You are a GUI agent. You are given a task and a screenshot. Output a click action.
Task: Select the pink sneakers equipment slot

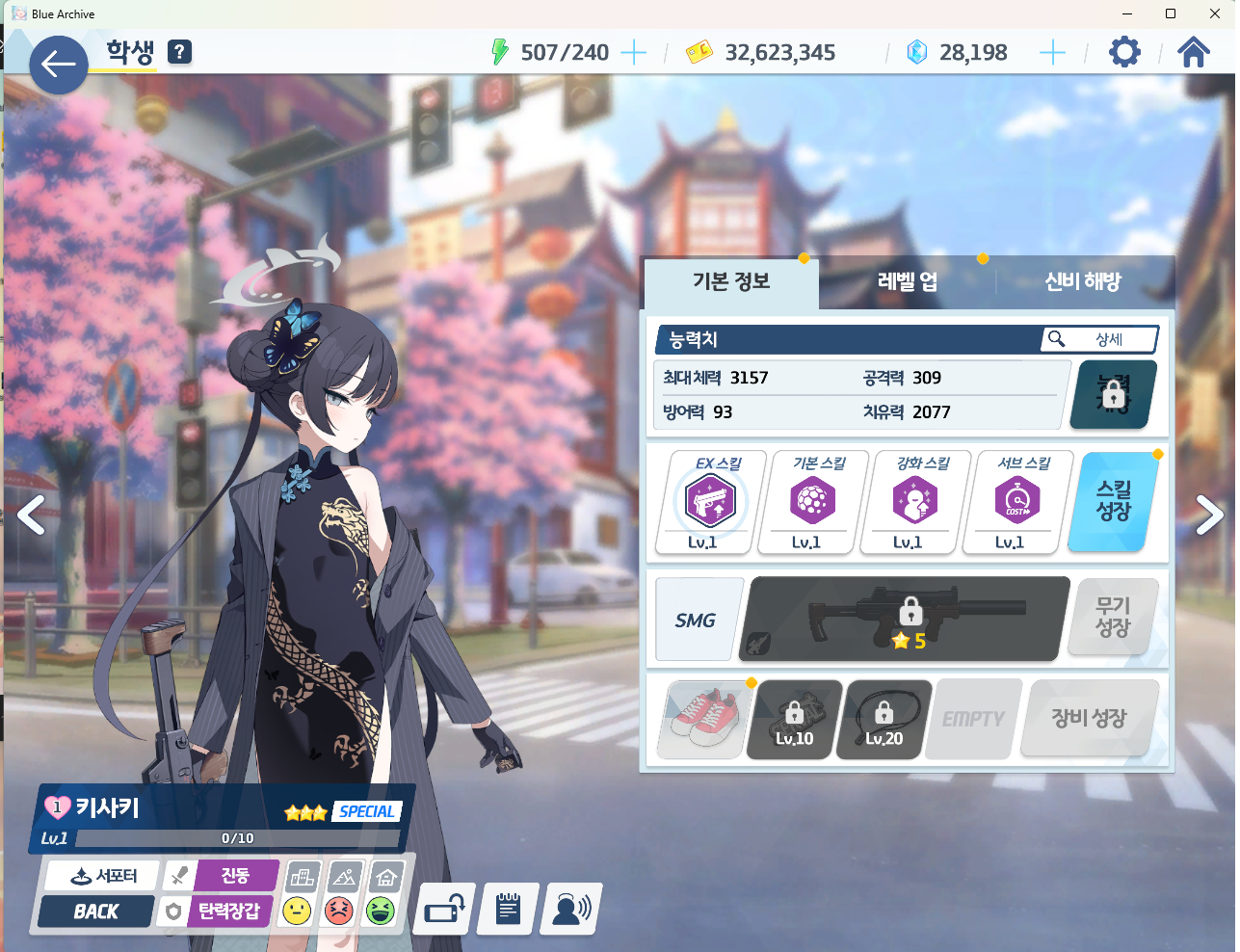pos(701,719)
